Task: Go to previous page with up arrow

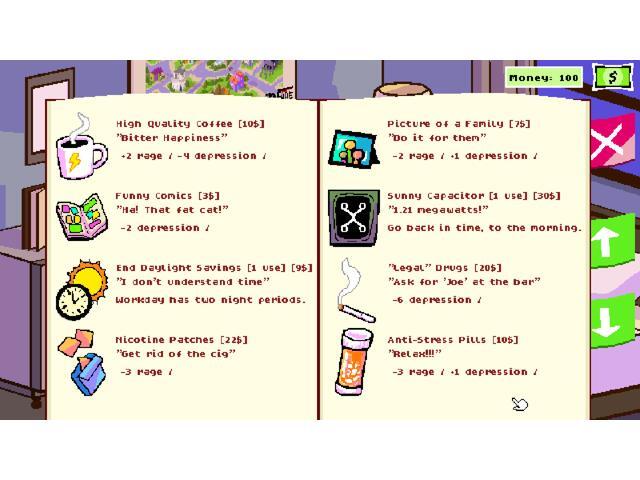Action: [x=611, y=240]
